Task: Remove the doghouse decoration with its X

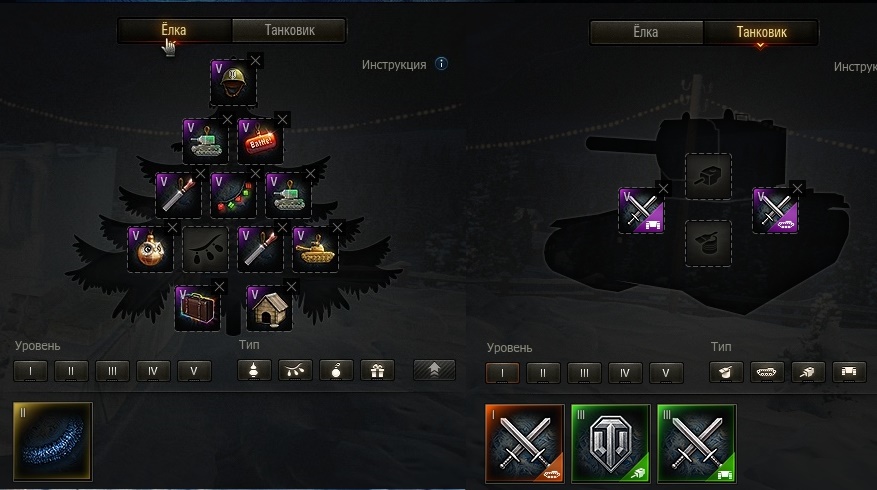Action: (x=291, y=287)
